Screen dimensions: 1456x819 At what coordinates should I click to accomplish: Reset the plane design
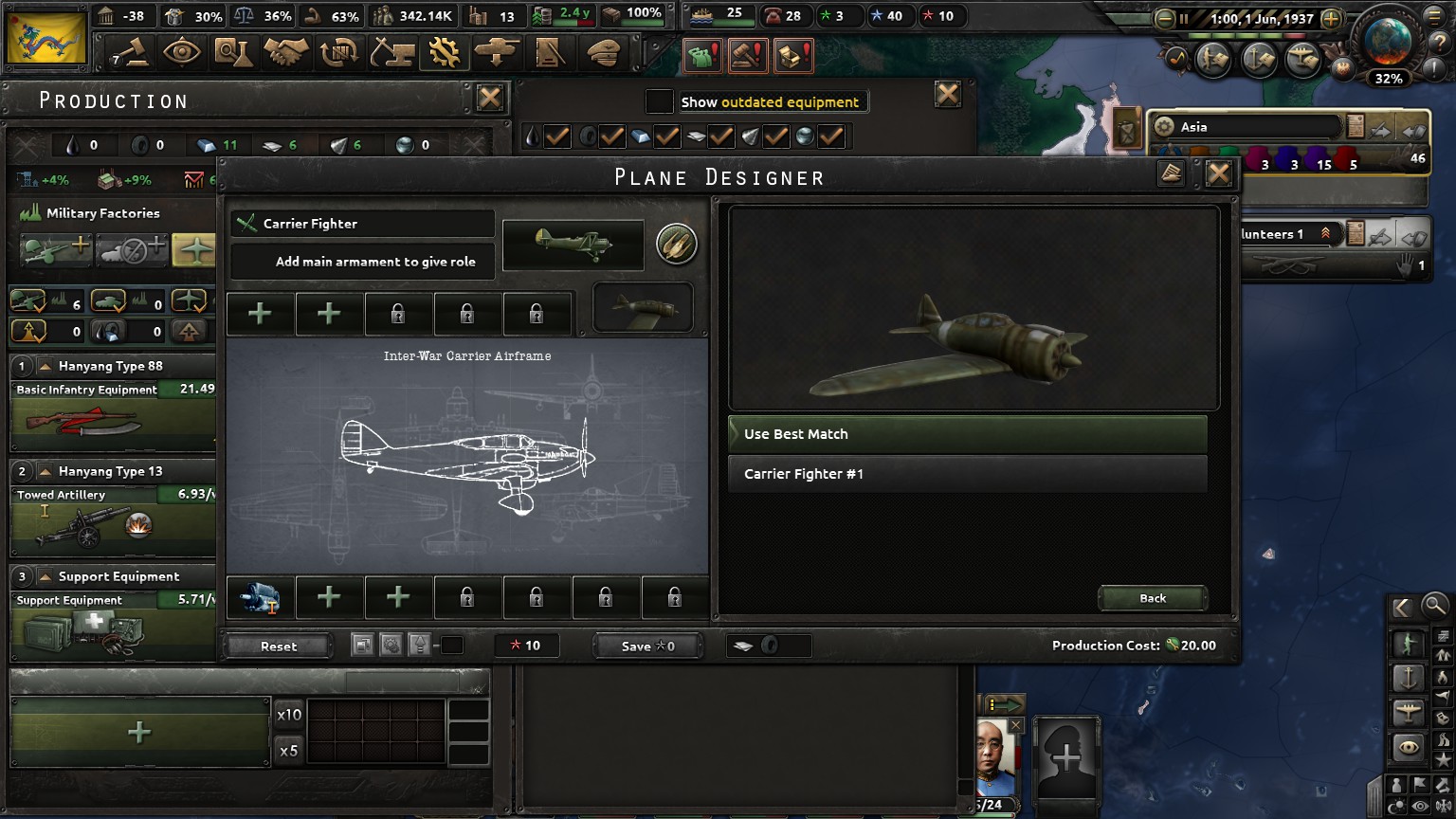click(x=278, y=646)
